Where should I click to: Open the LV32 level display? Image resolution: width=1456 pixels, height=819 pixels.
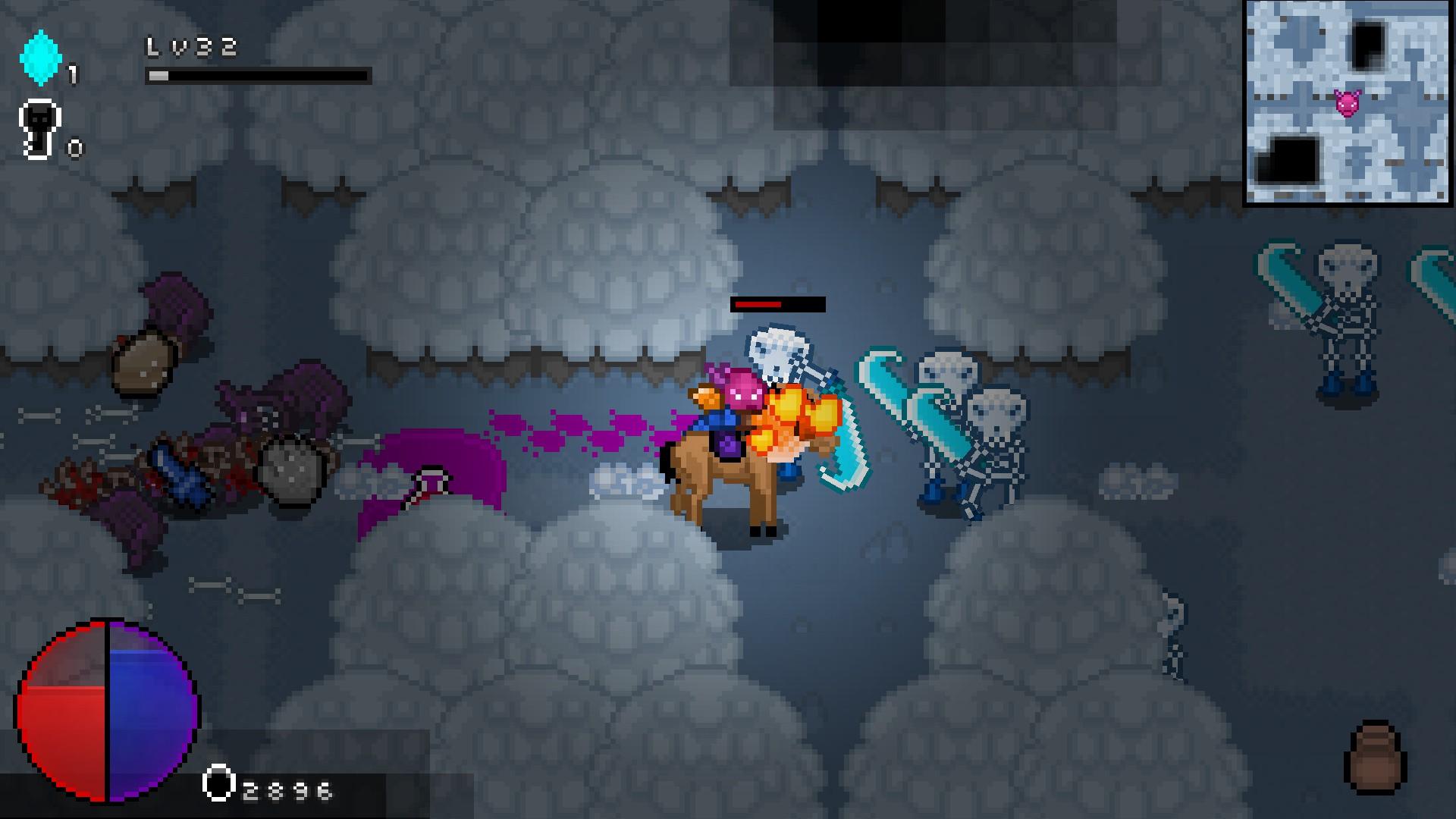190,47
